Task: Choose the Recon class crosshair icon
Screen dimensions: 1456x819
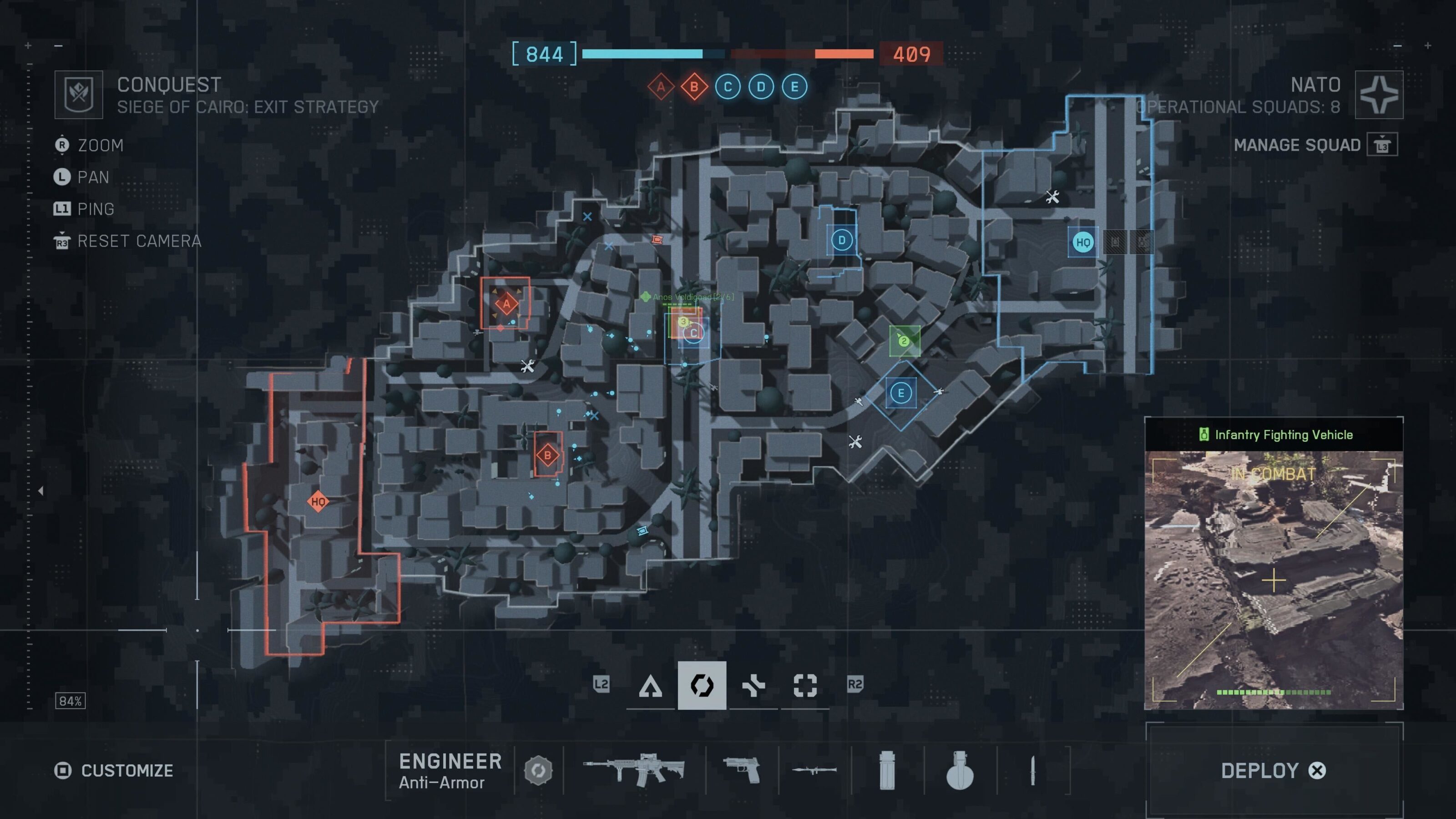Action: pos(805,686)
